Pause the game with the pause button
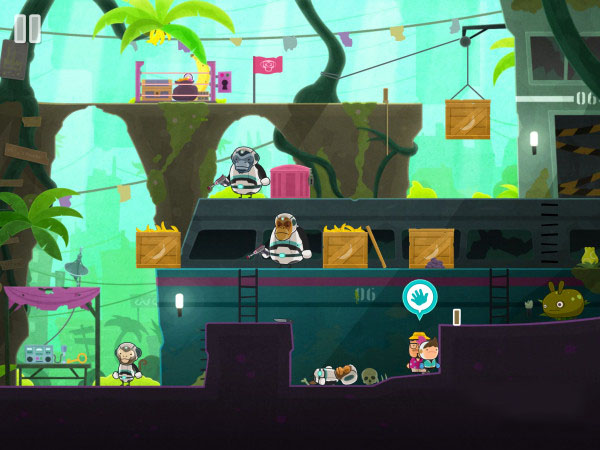 (x=27, y=28)
